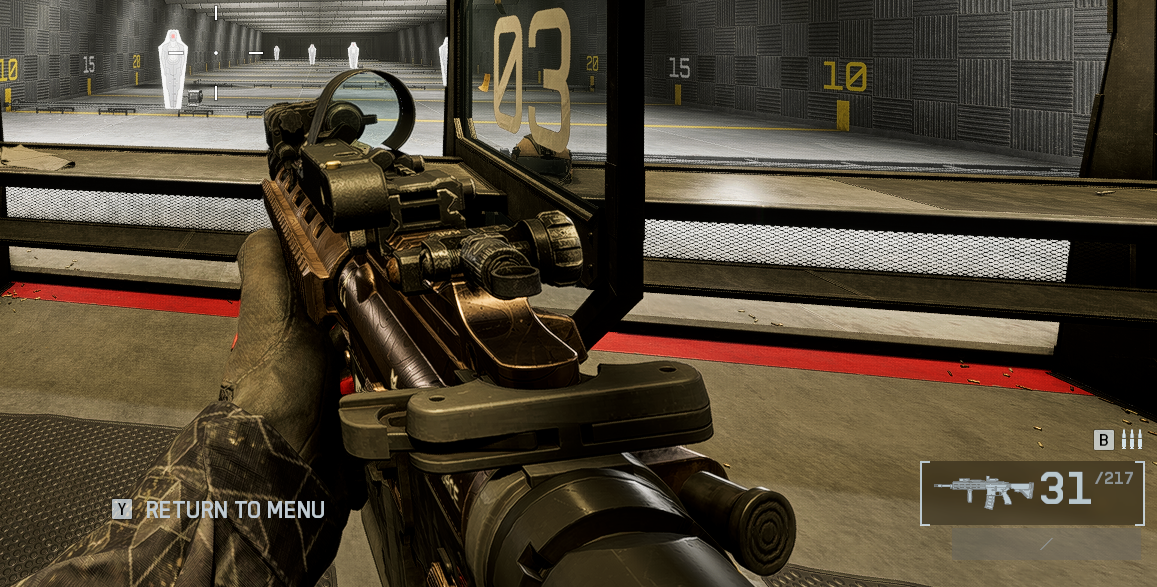Click the three-bullet fire mode icon
The height and width of the screenshot is (587, 1157).
coord(1131,440)
